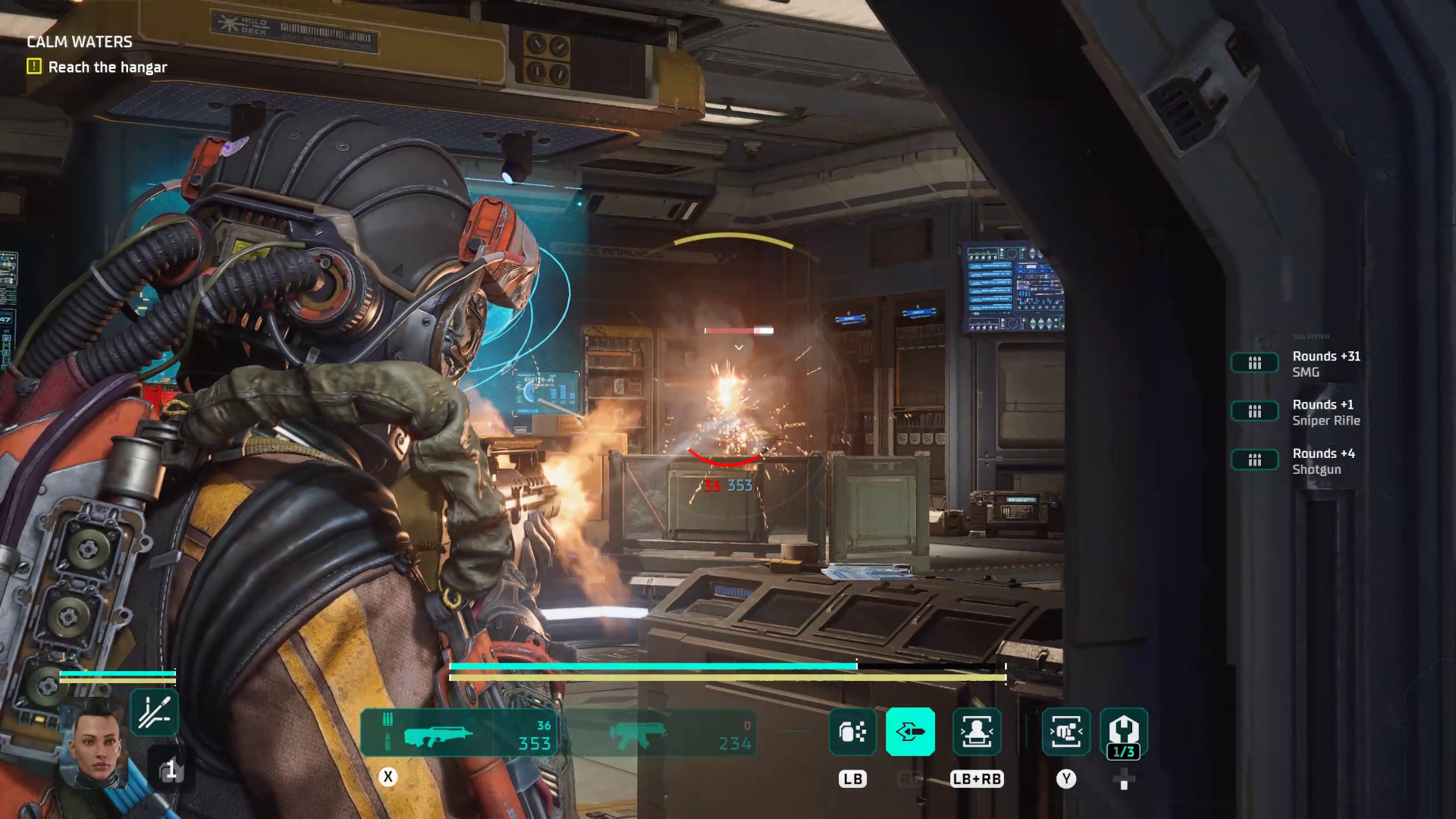Toggle the yellow objective marker icon
Viewport: 1456px width, 819px height.
(x=33, y=67)
